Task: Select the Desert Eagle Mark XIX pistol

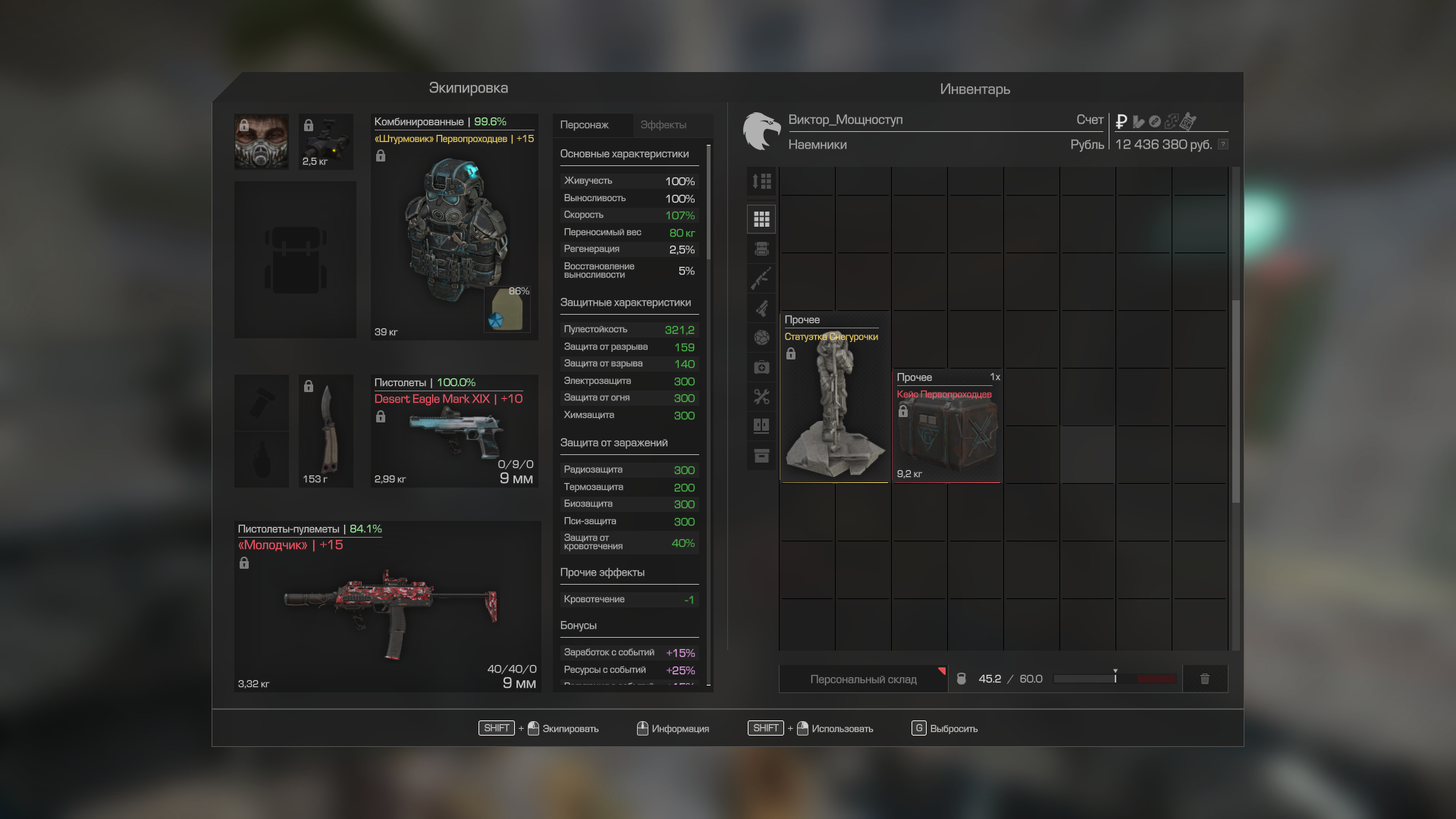Action: click(453, 431)
